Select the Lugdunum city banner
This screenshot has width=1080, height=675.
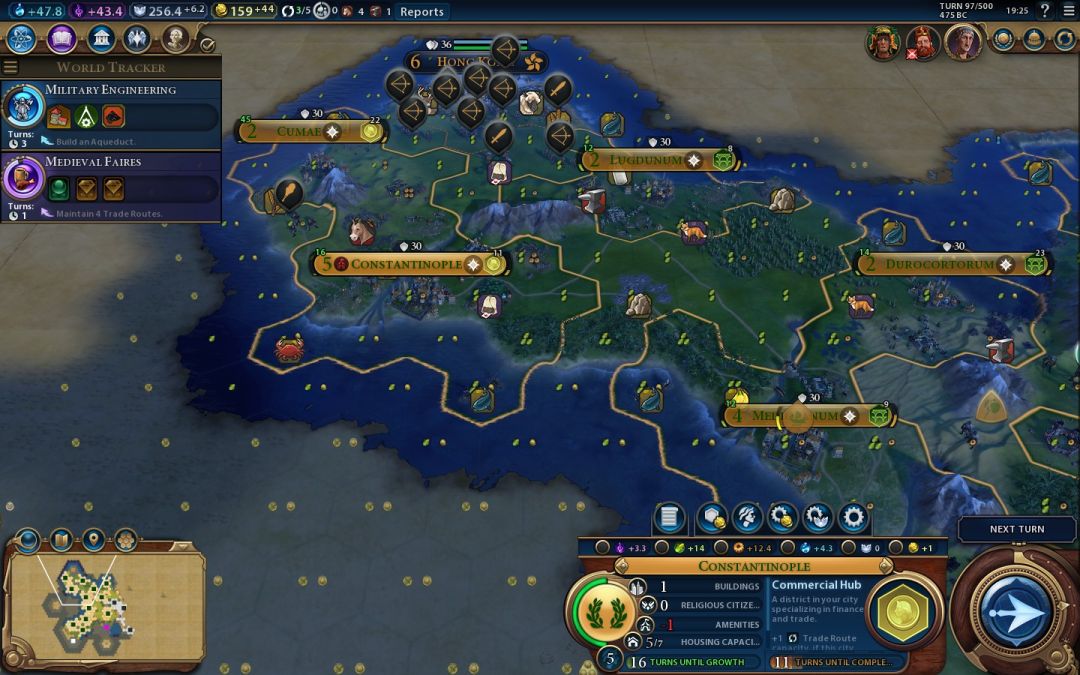645,160
